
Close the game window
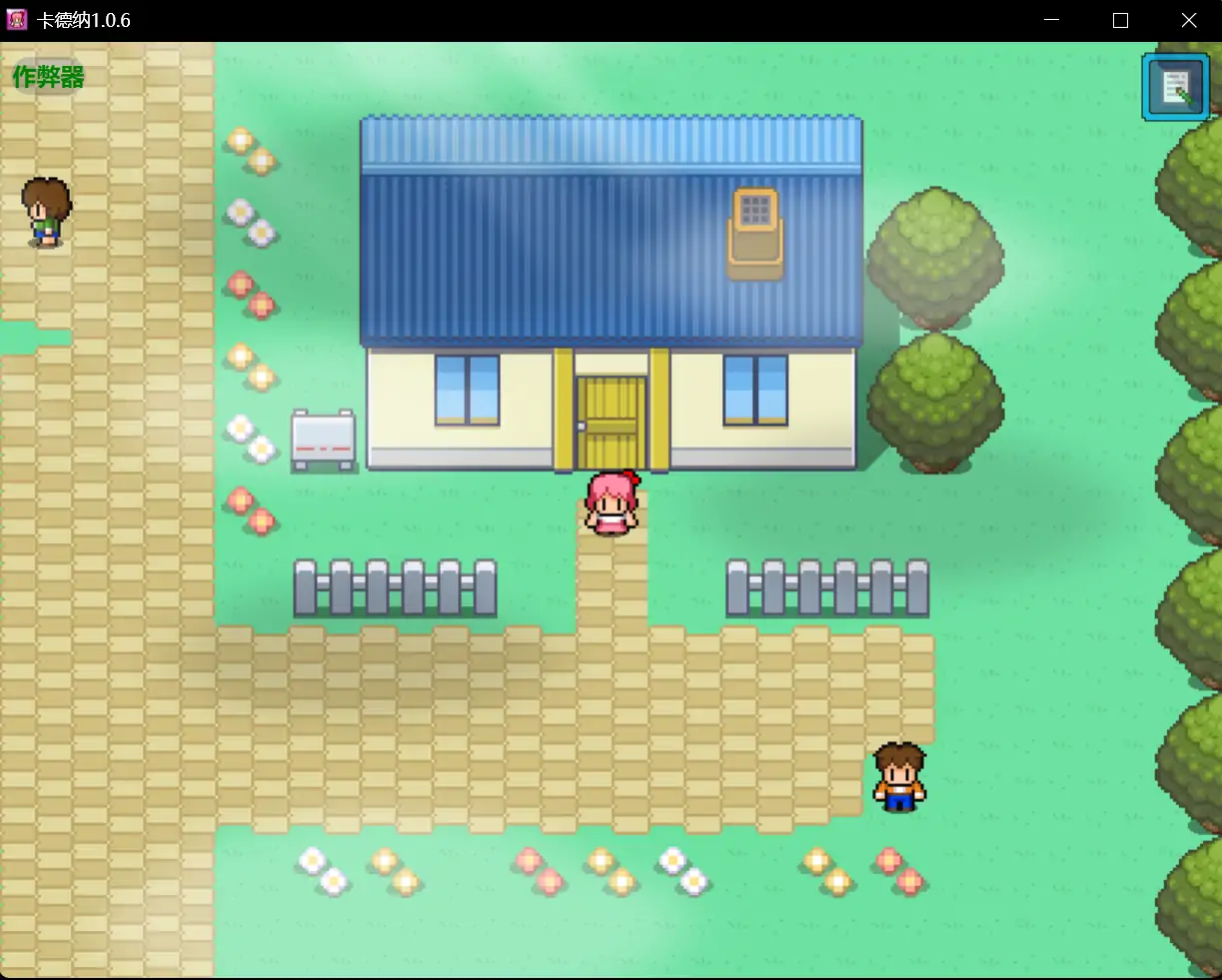(x=1188, y=20)
